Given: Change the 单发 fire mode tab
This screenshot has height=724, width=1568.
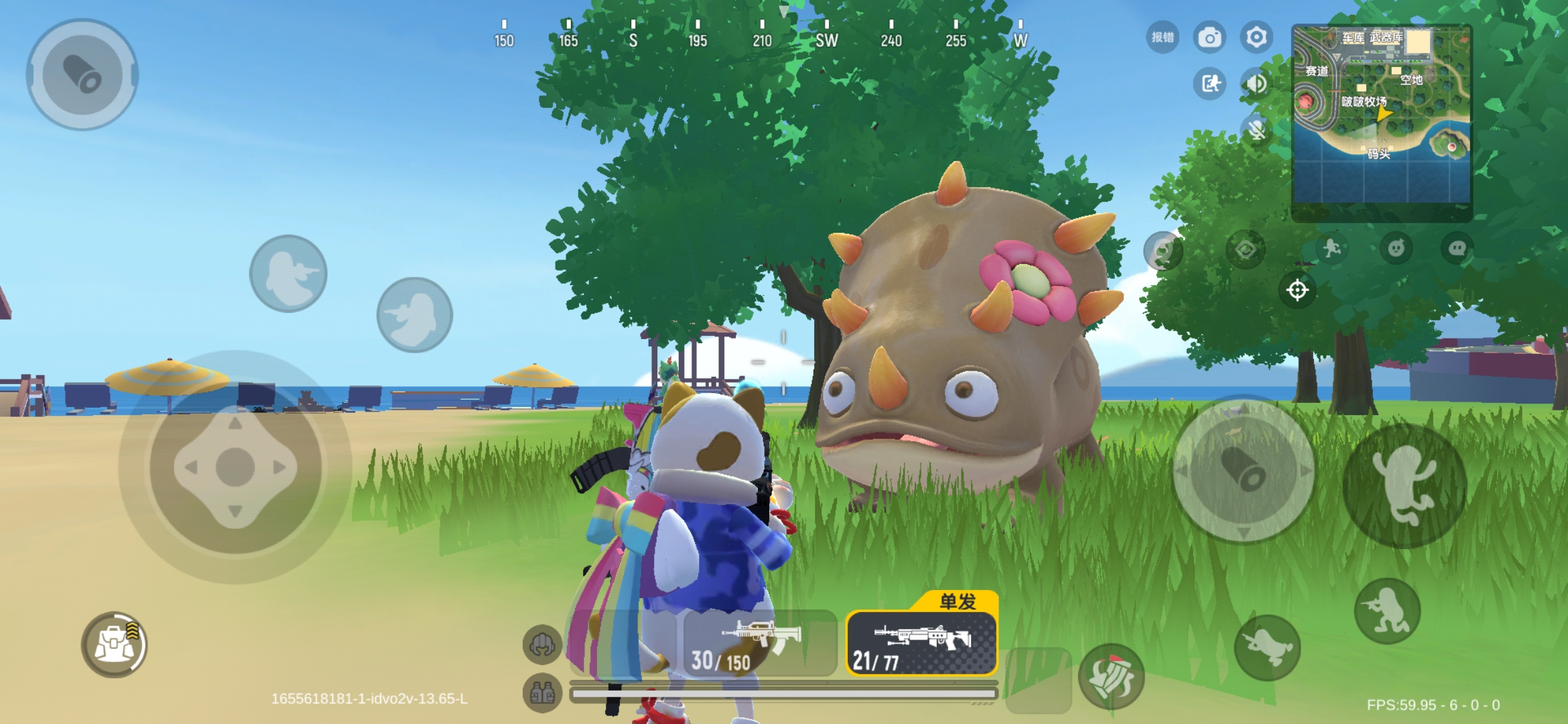Looking at the screenshot, I should tap(957, 601).
